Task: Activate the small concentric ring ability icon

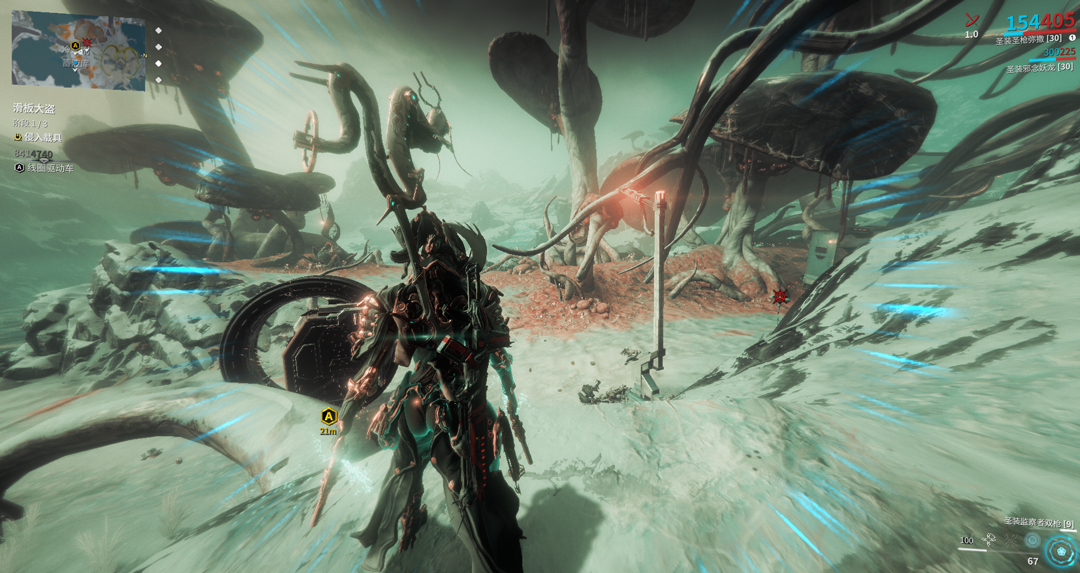Action: click(1032, 540)
